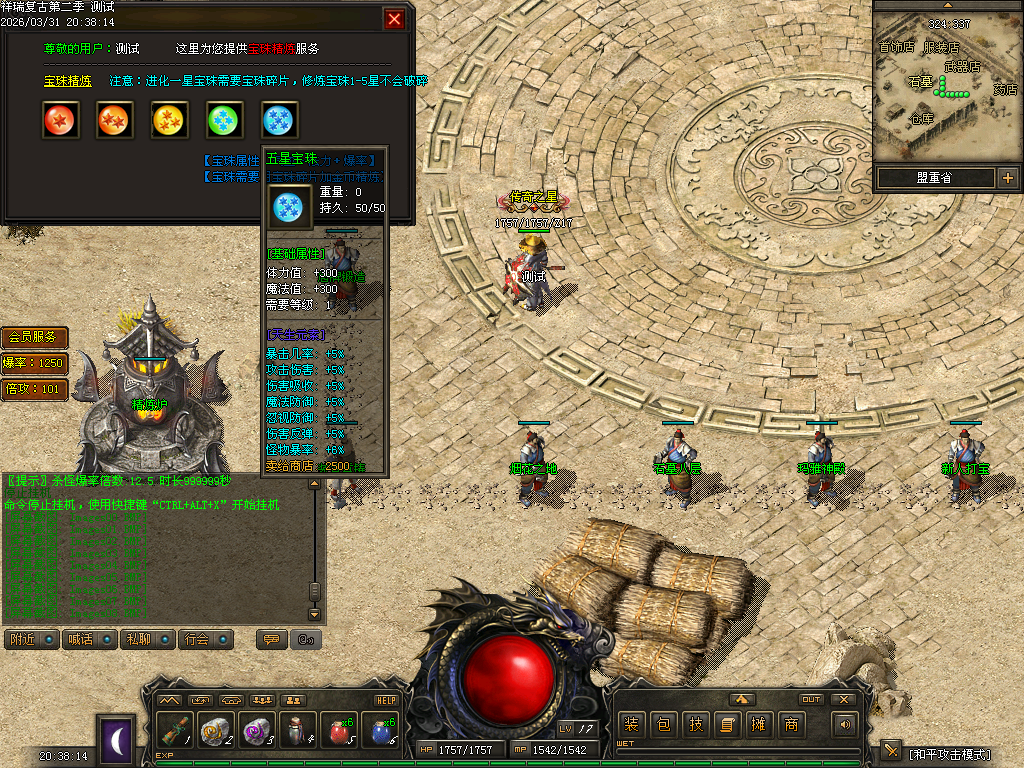Pick the two-star orange orb
The width and height of the screenshot is (1024, 768).
pos(115,120)
